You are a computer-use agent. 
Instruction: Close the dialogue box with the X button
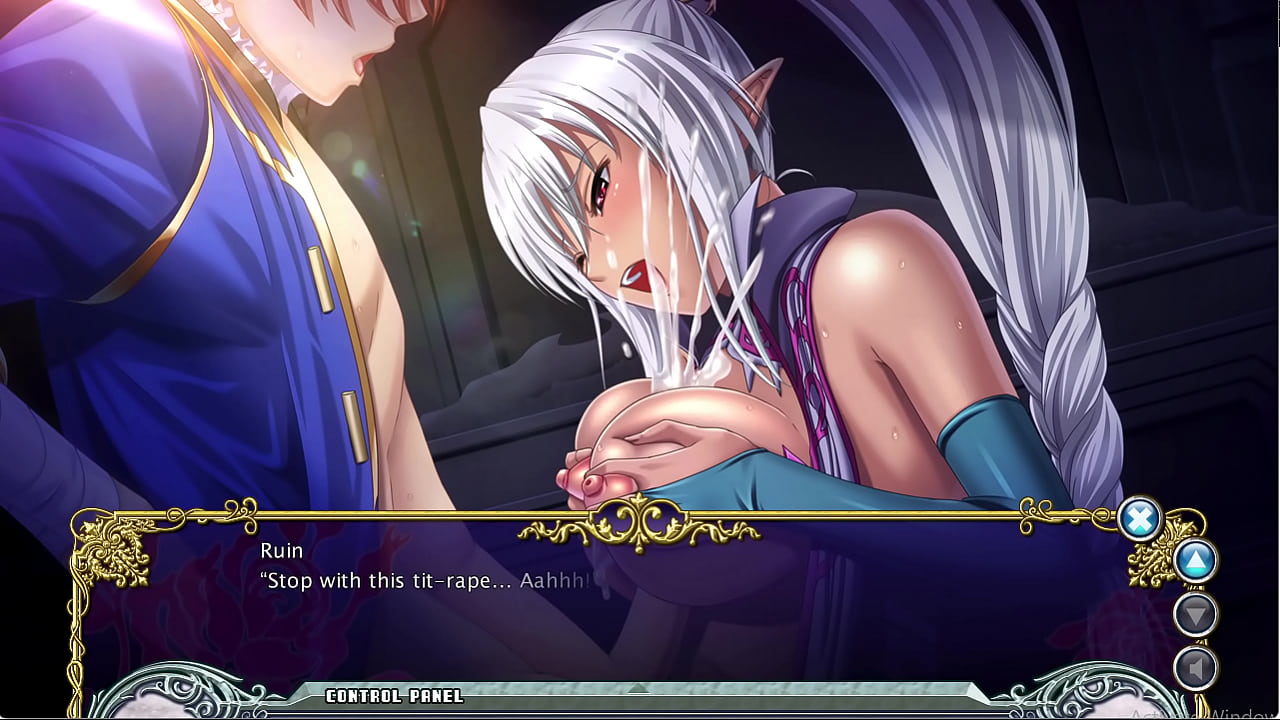pos(1139,519)
